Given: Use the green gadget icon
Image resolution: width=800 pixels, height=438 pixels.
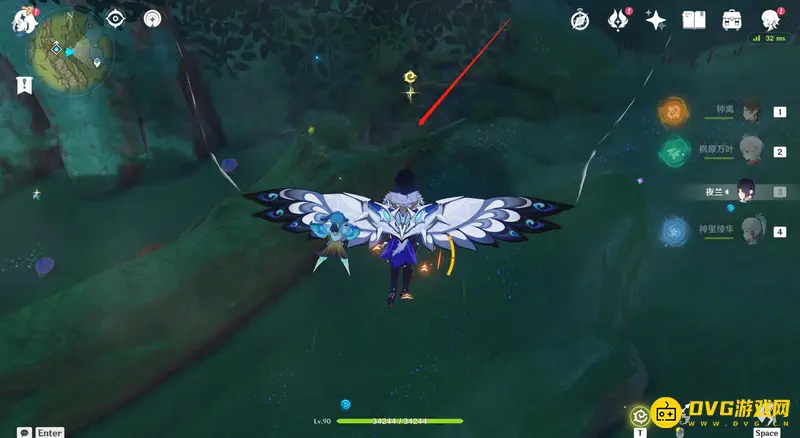Looking at the screenshot, I should (640, 415).
